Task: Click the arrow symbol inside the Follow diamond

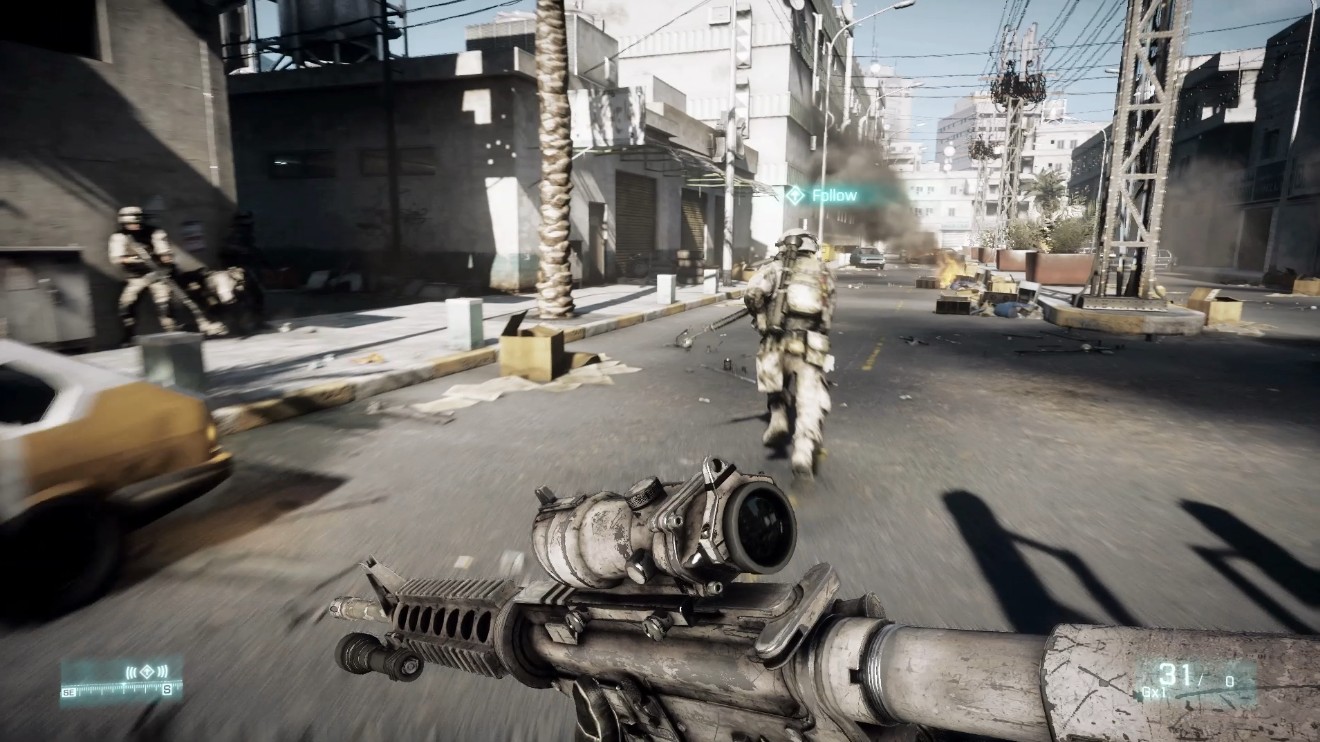Action: (x=794, y=196)
